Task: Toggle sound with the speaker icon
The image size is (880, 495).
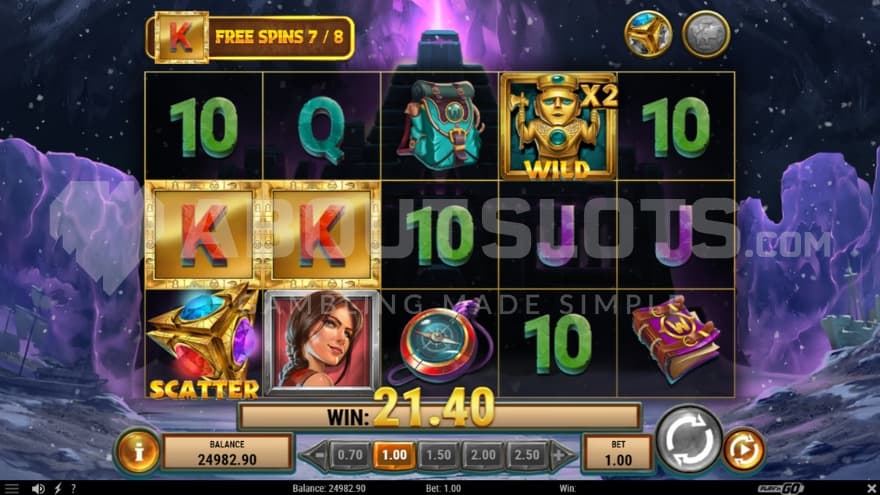Action: point(38,488)
